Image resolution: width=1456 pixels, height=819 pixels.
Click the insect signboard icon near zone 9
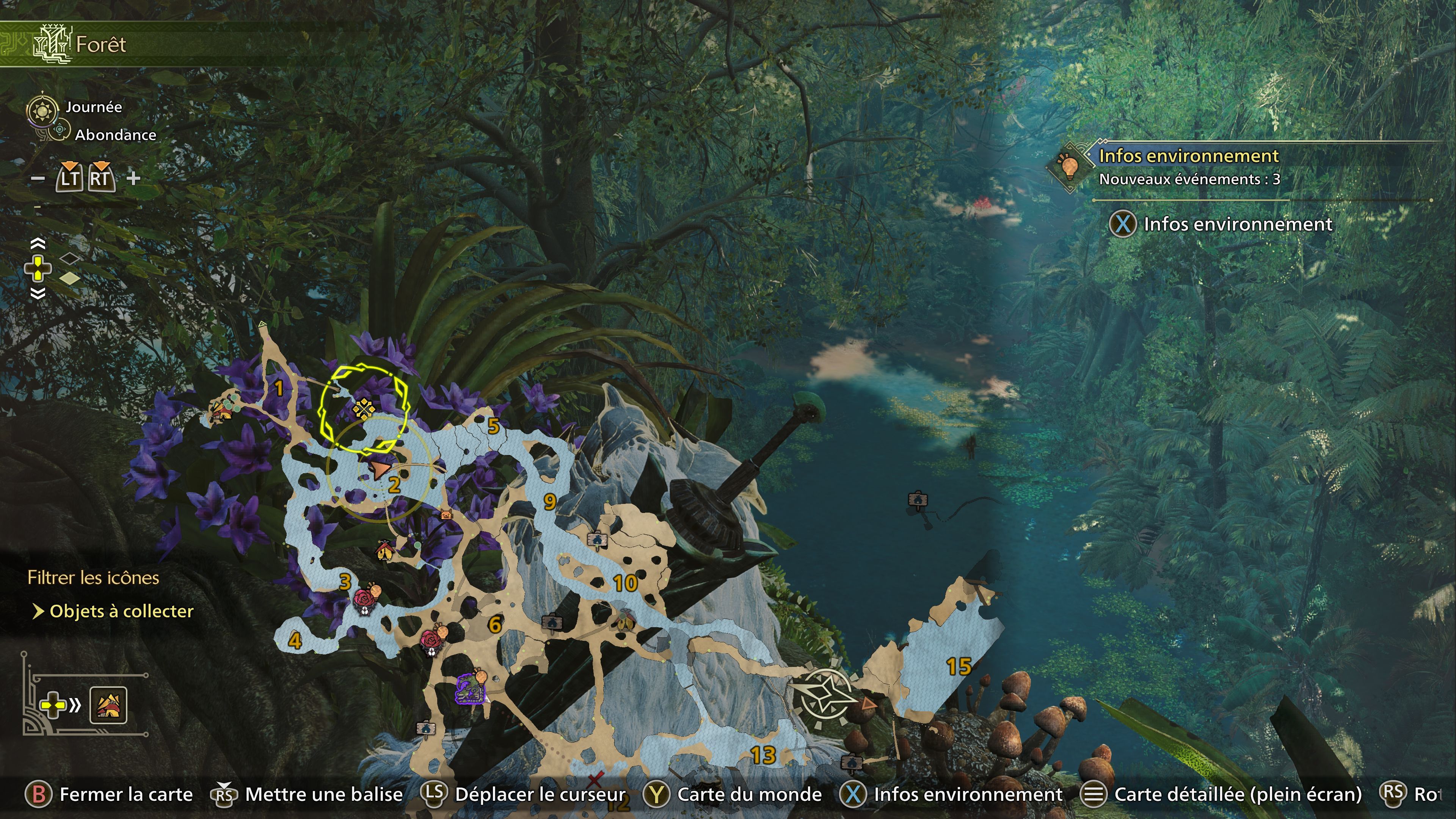598,540
